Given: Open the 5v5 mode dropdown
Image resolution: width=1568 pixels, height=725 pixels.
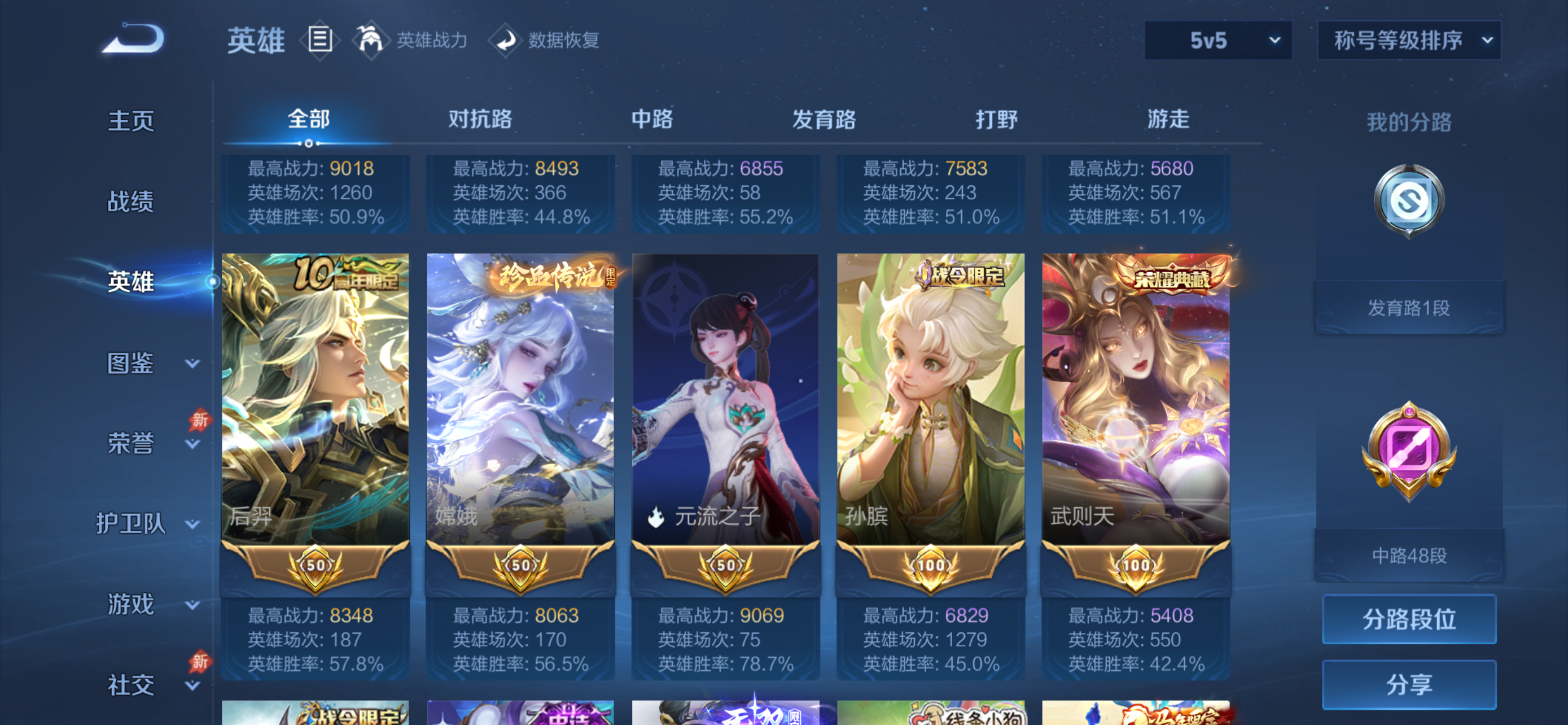Looking at the screenshot, I should [x=1217, y=40].
